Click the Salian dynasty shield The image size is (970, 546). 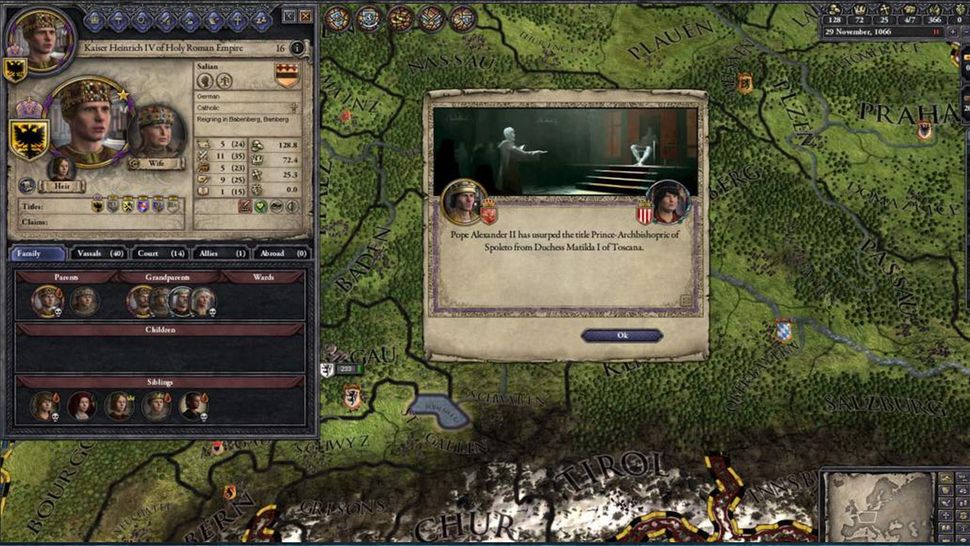(x=287, y=75)
